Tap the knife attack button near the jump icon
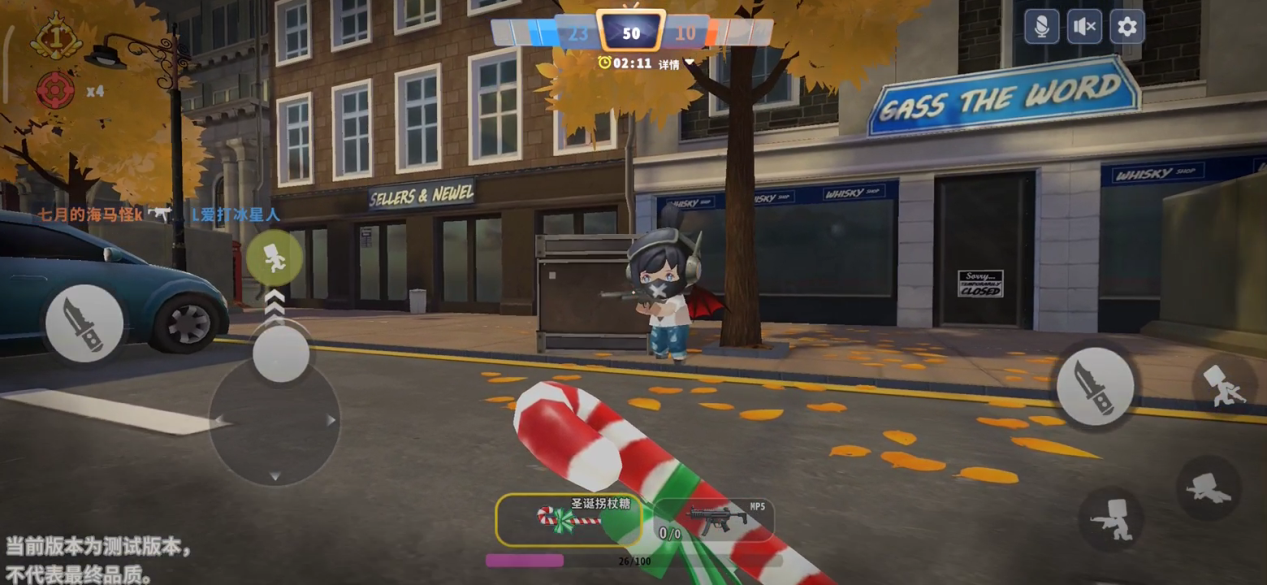Viewport: 1267px width, 585px height. (1095, 385)
